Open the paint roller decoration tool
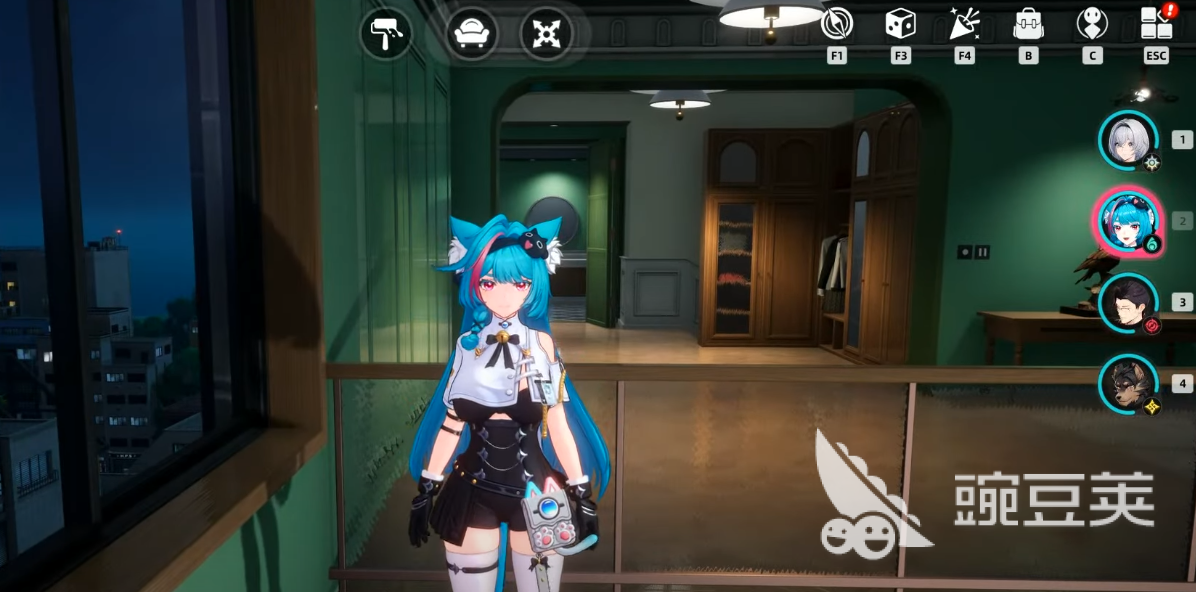 (x=385, y=35)
